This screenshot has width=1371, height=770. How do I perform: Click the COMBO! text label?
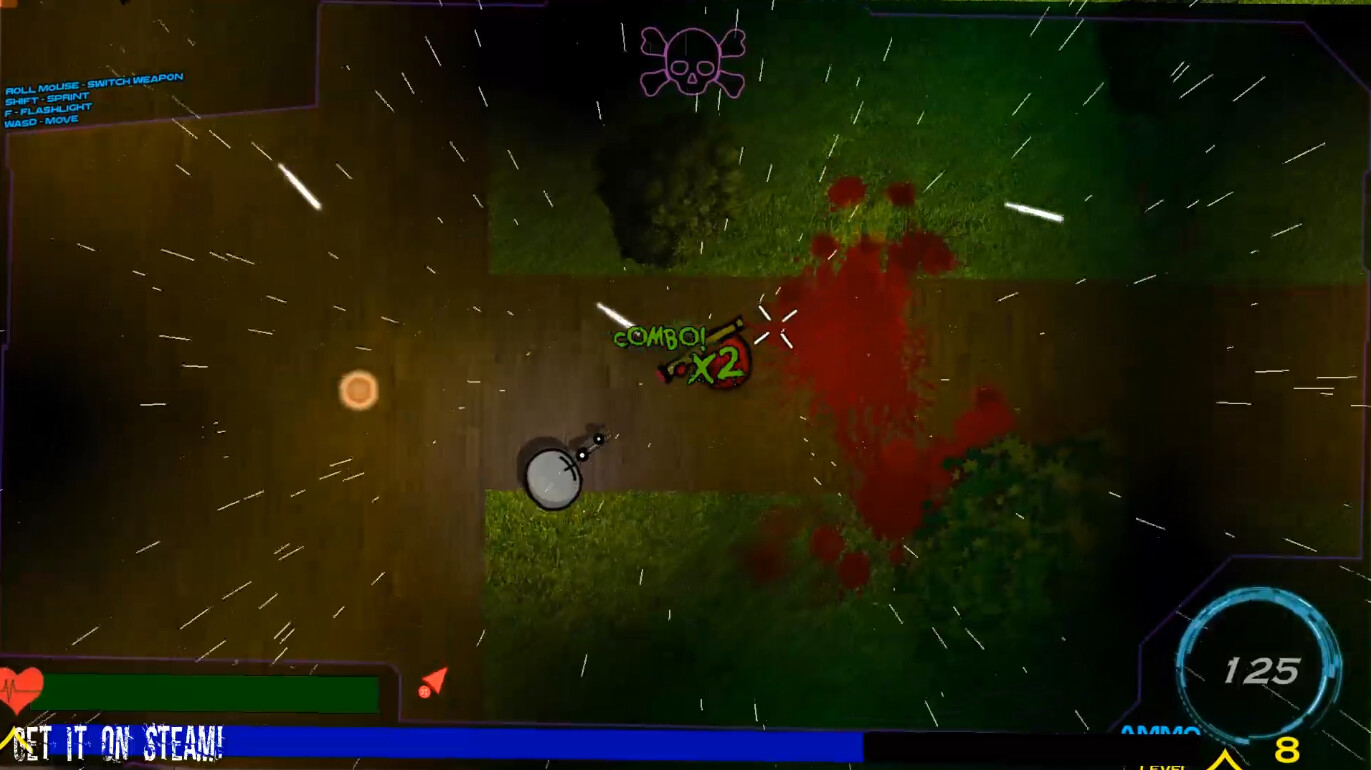[x=661, y=338]
